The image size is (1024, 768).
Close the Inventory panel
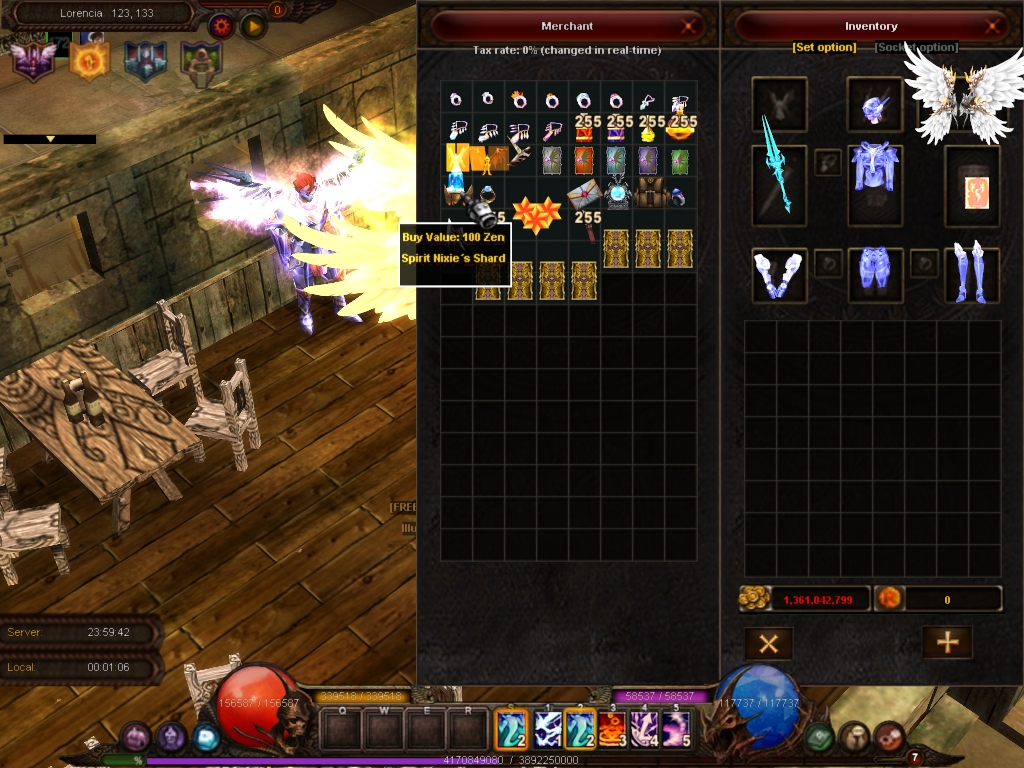click(993, 27)
